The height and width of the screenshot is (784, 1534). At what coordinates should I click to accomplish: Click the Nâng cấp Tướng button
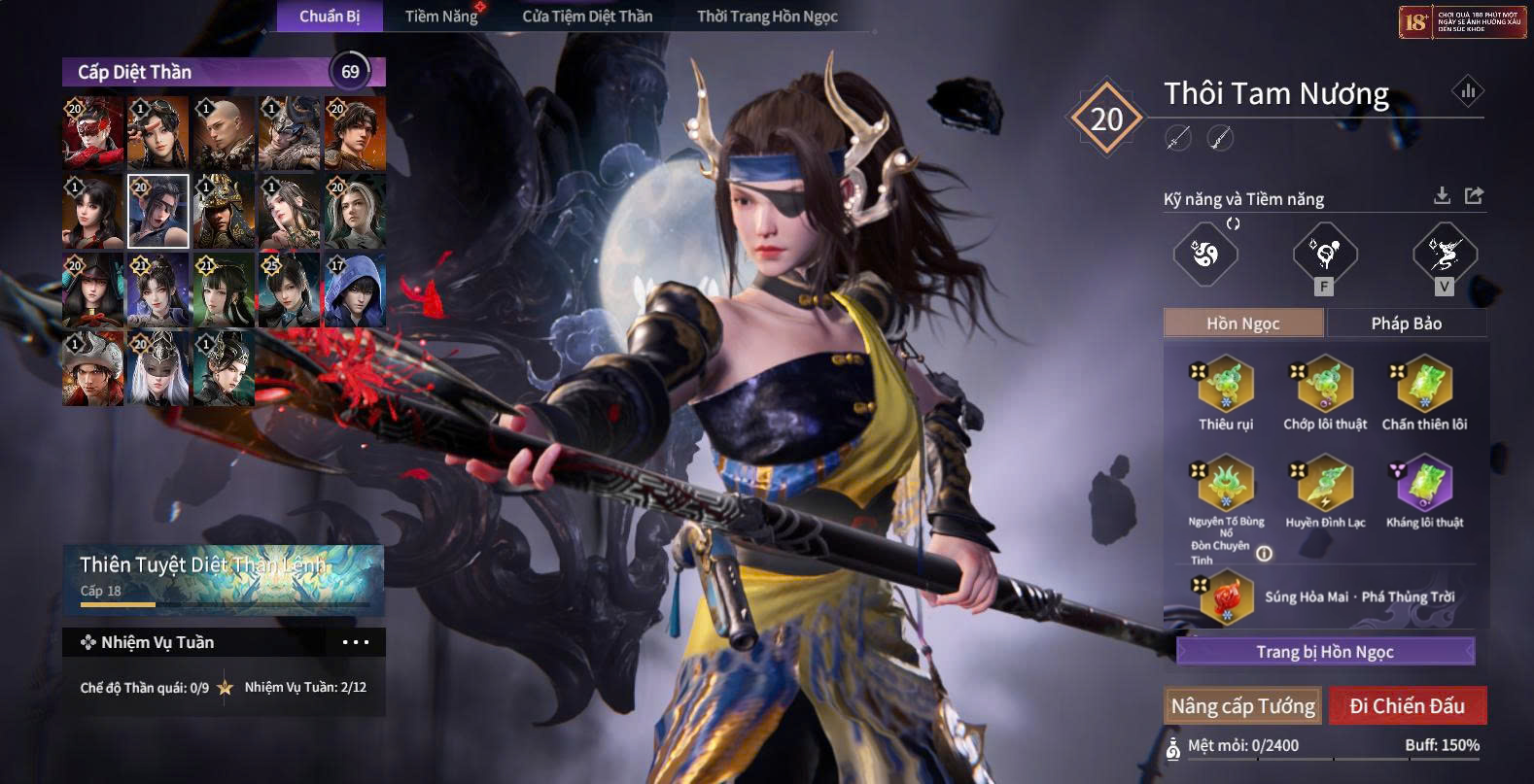pos(1242,706)
